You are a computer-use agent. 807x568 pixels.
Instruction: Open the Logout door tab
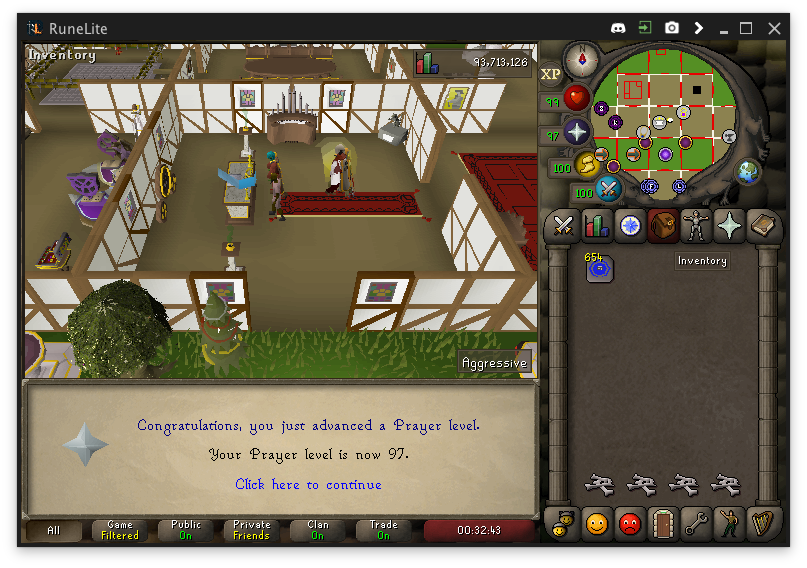662,522
